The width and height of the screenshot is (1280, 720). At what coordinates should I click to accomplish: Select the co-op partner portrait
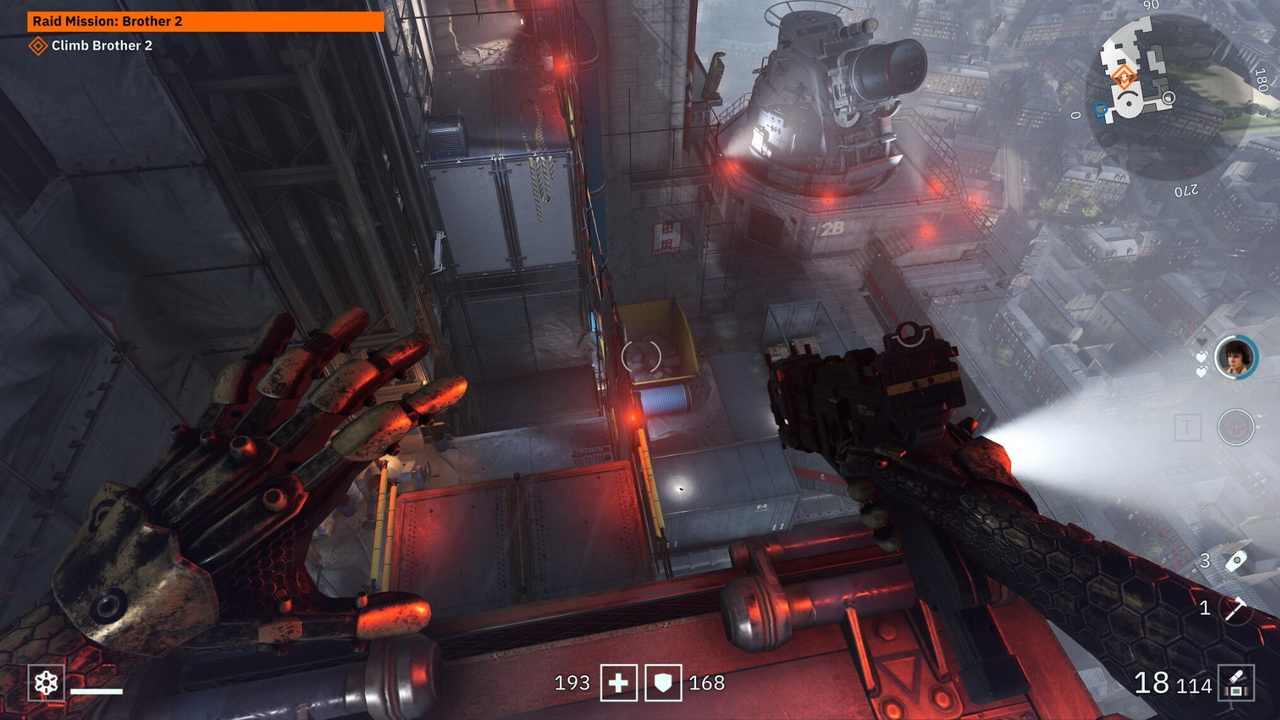[x=1235, y=357]
